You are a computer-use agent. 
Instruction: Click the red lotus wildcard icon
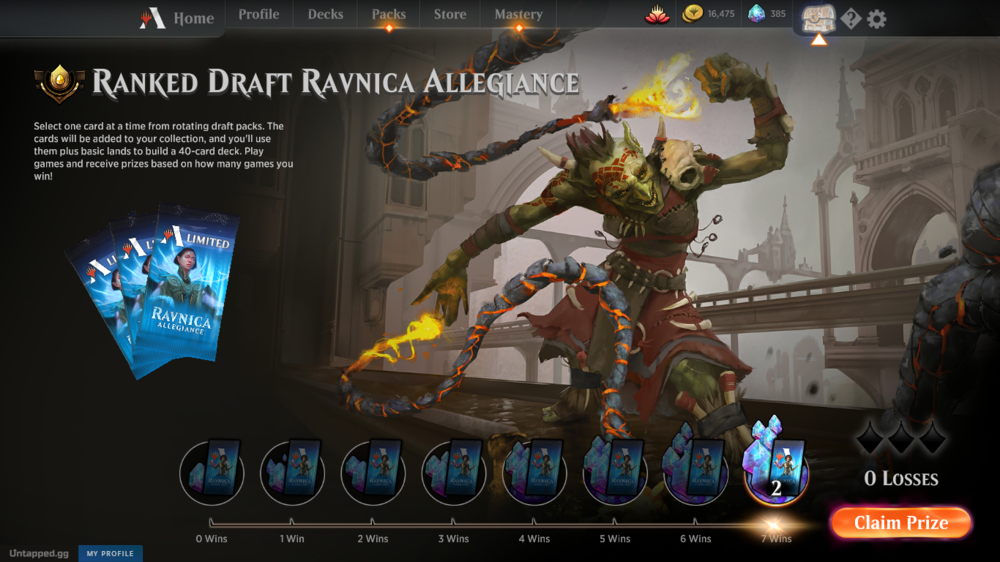[x=657, y=15]
